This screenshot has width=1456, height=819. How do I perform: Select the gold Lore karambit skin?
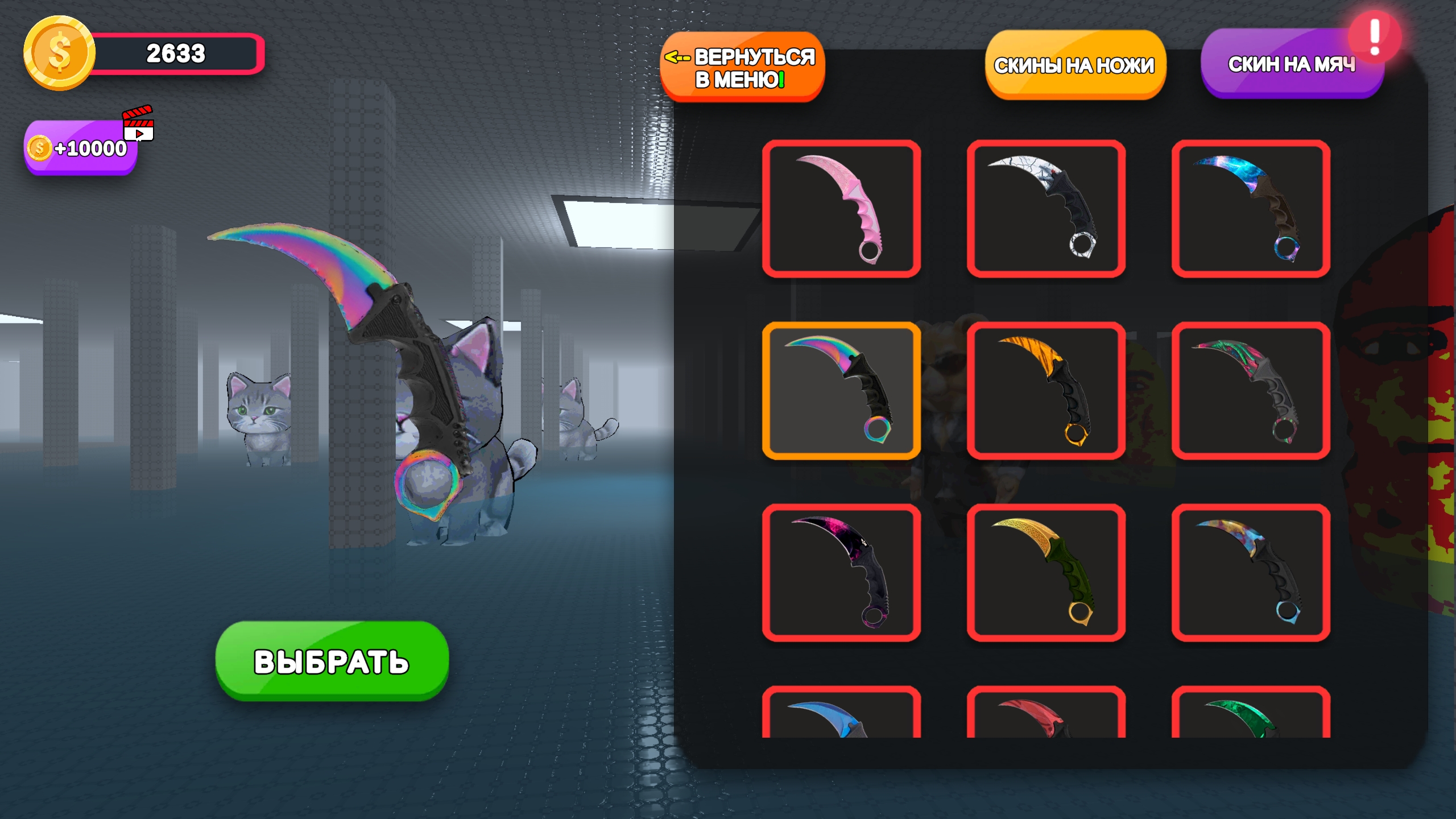(x=1046, y=572)
